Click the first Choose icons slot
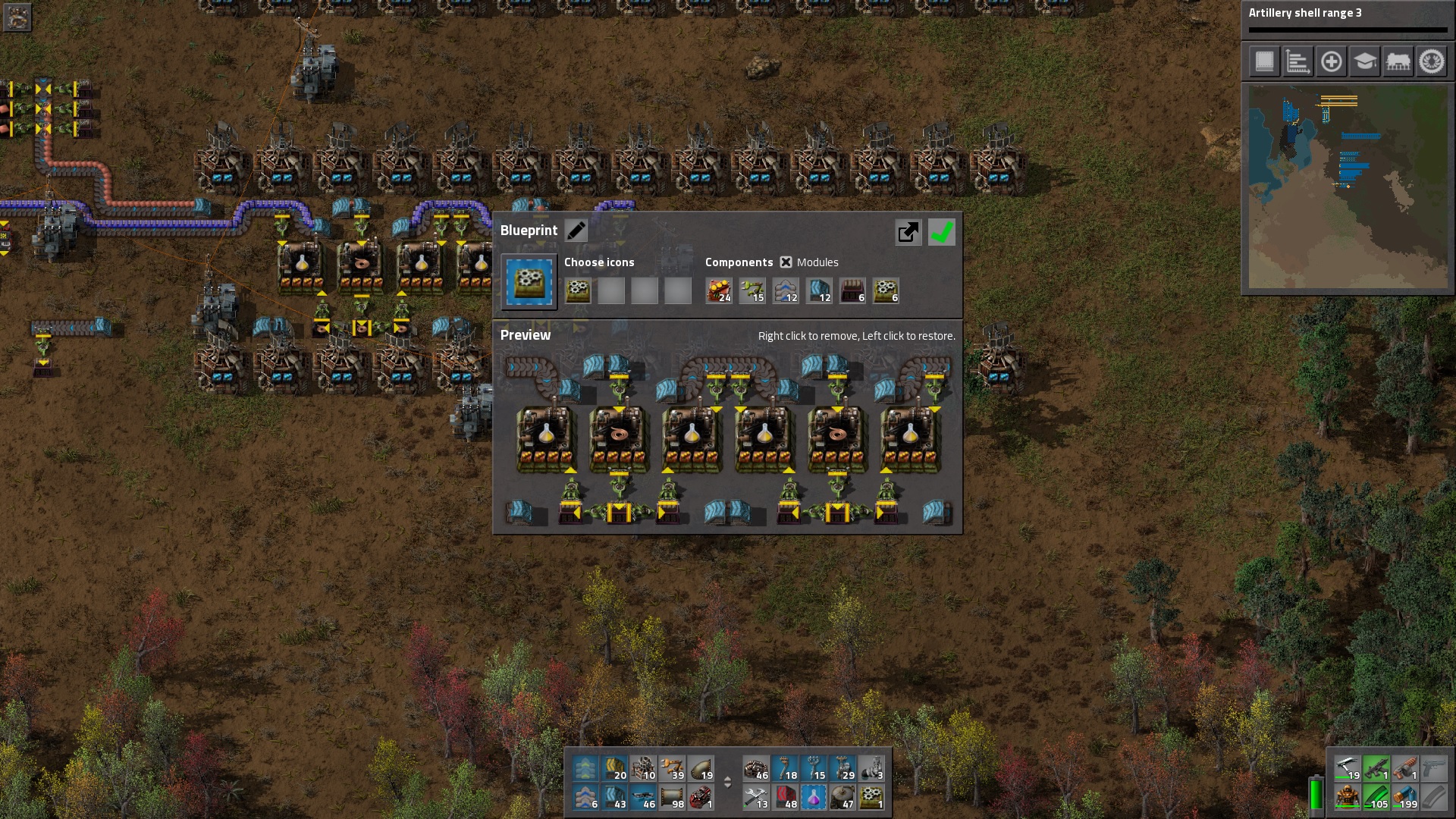This screenshot has height=819, width=1456. (x=578, y=290)
